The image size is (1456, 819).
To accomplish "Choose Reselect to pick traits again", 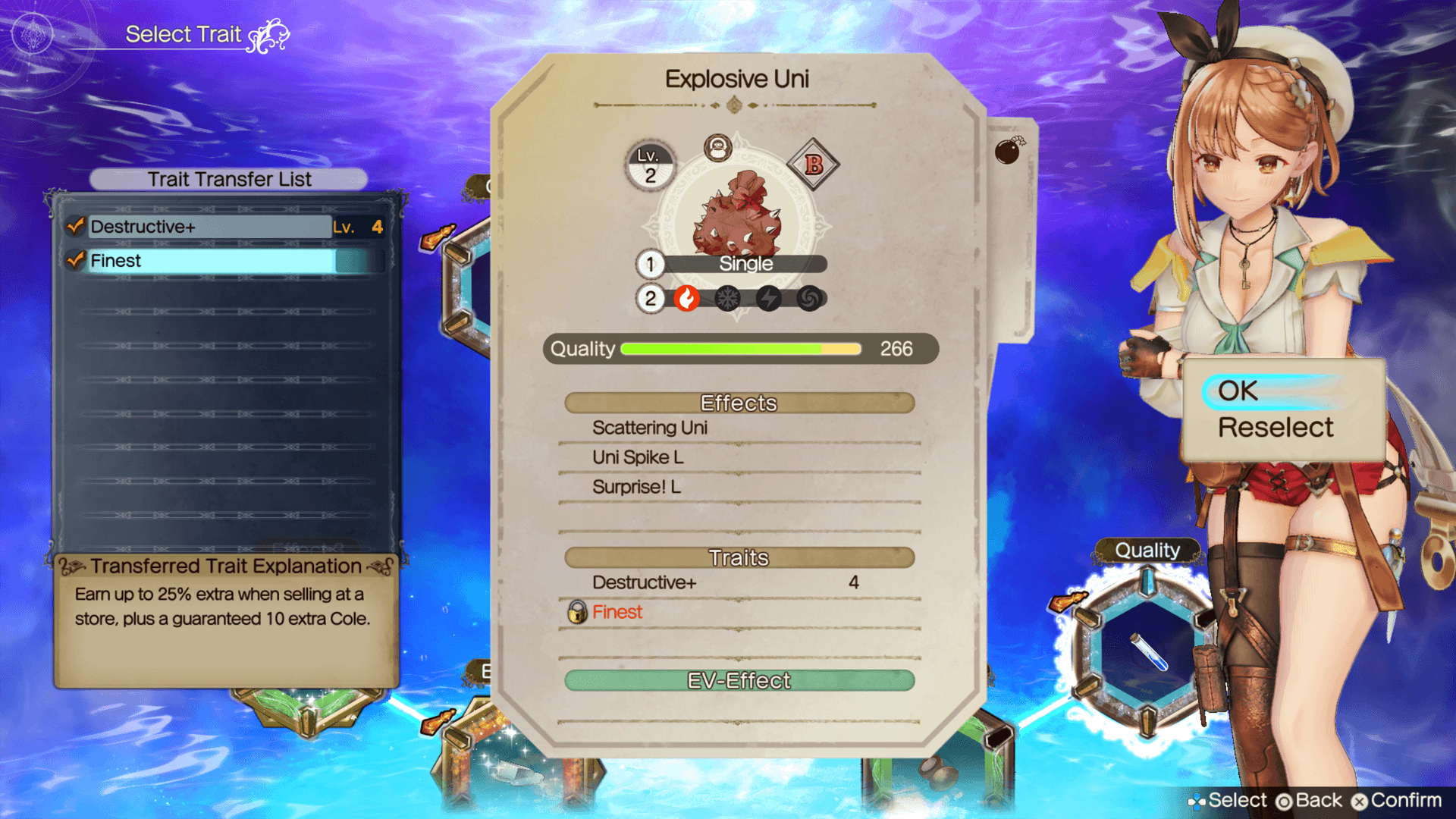I will click(1275, 428).
